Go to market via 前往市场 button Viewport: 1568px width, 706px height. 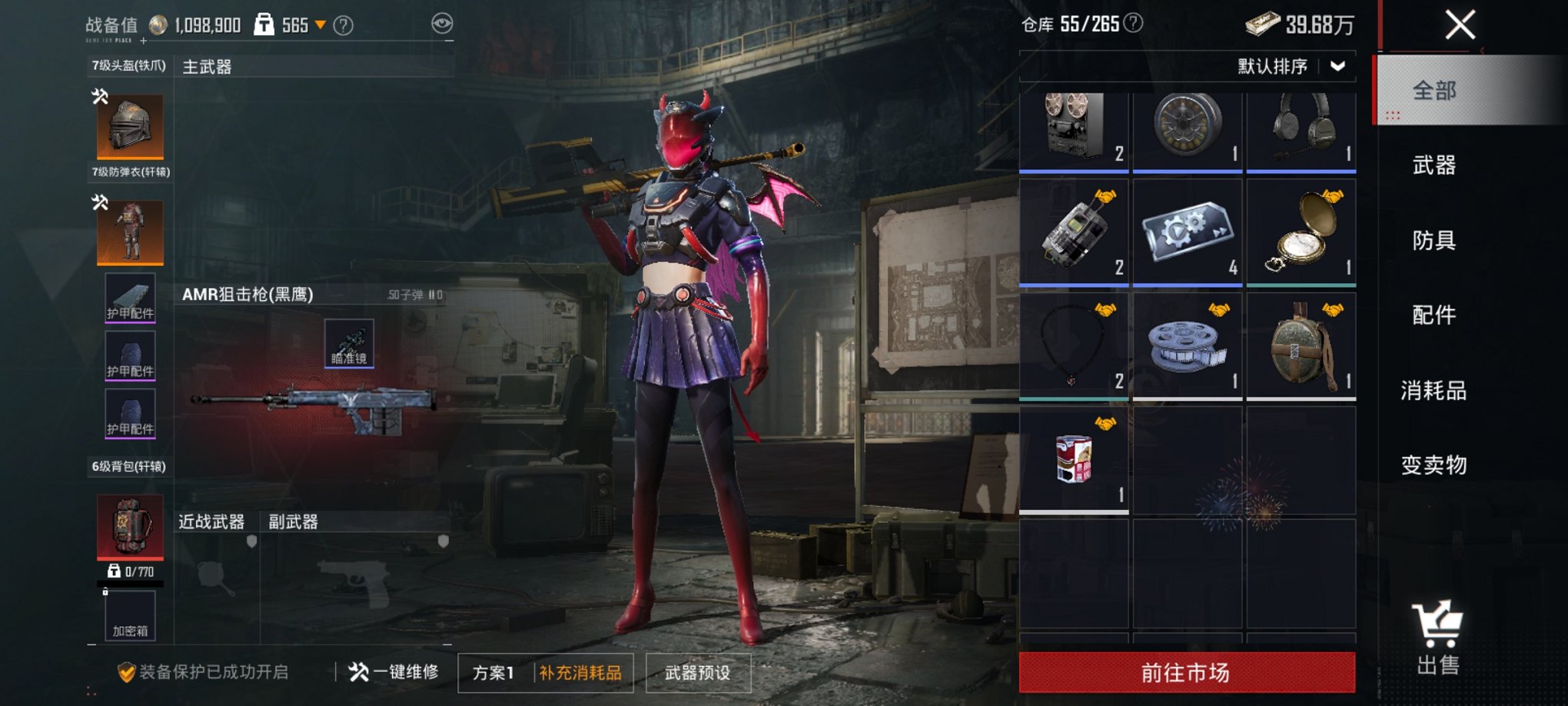pyautogui.click(x=1186, y=673)
